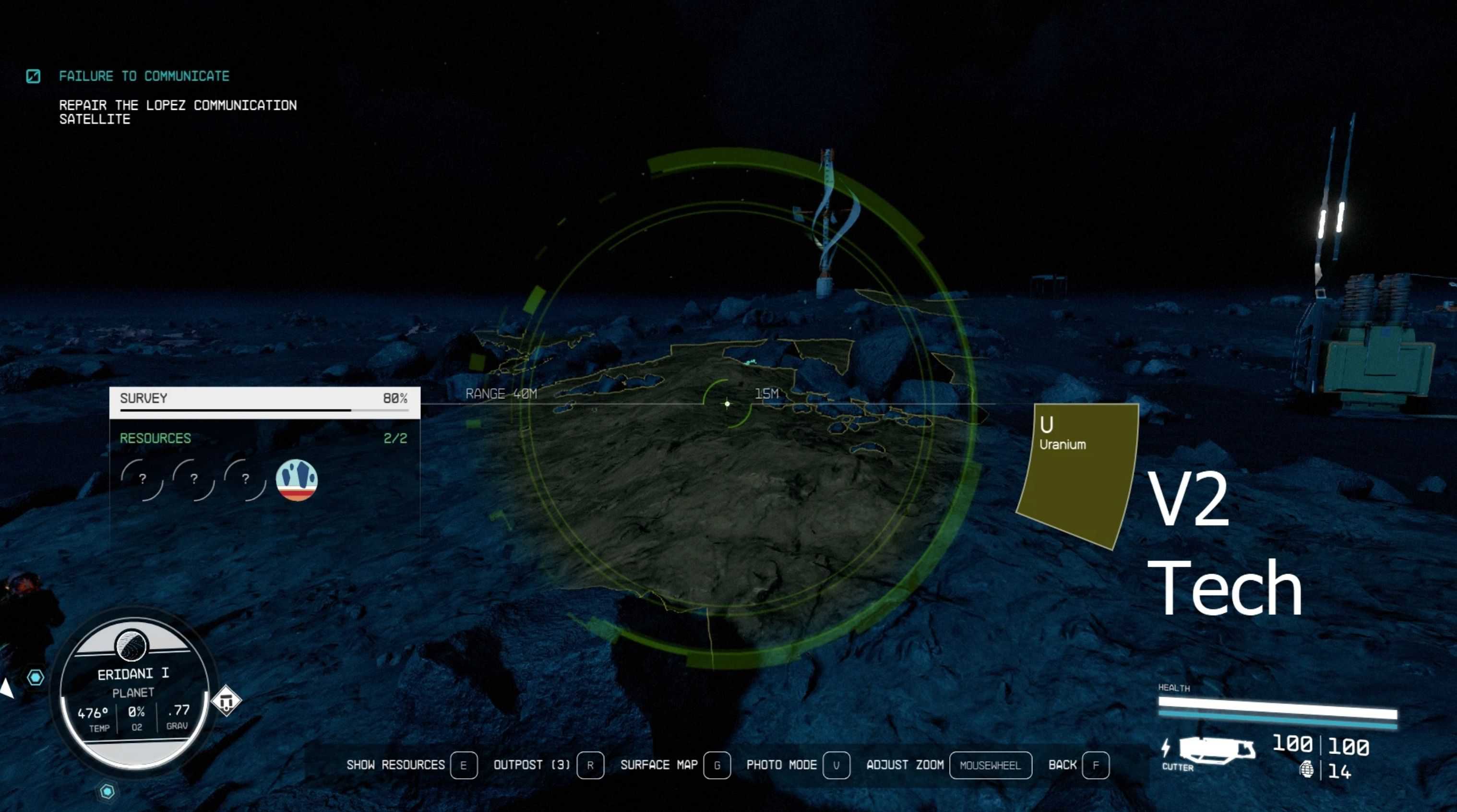Click the diamond marker beside the planet dial

click(226, 701)
